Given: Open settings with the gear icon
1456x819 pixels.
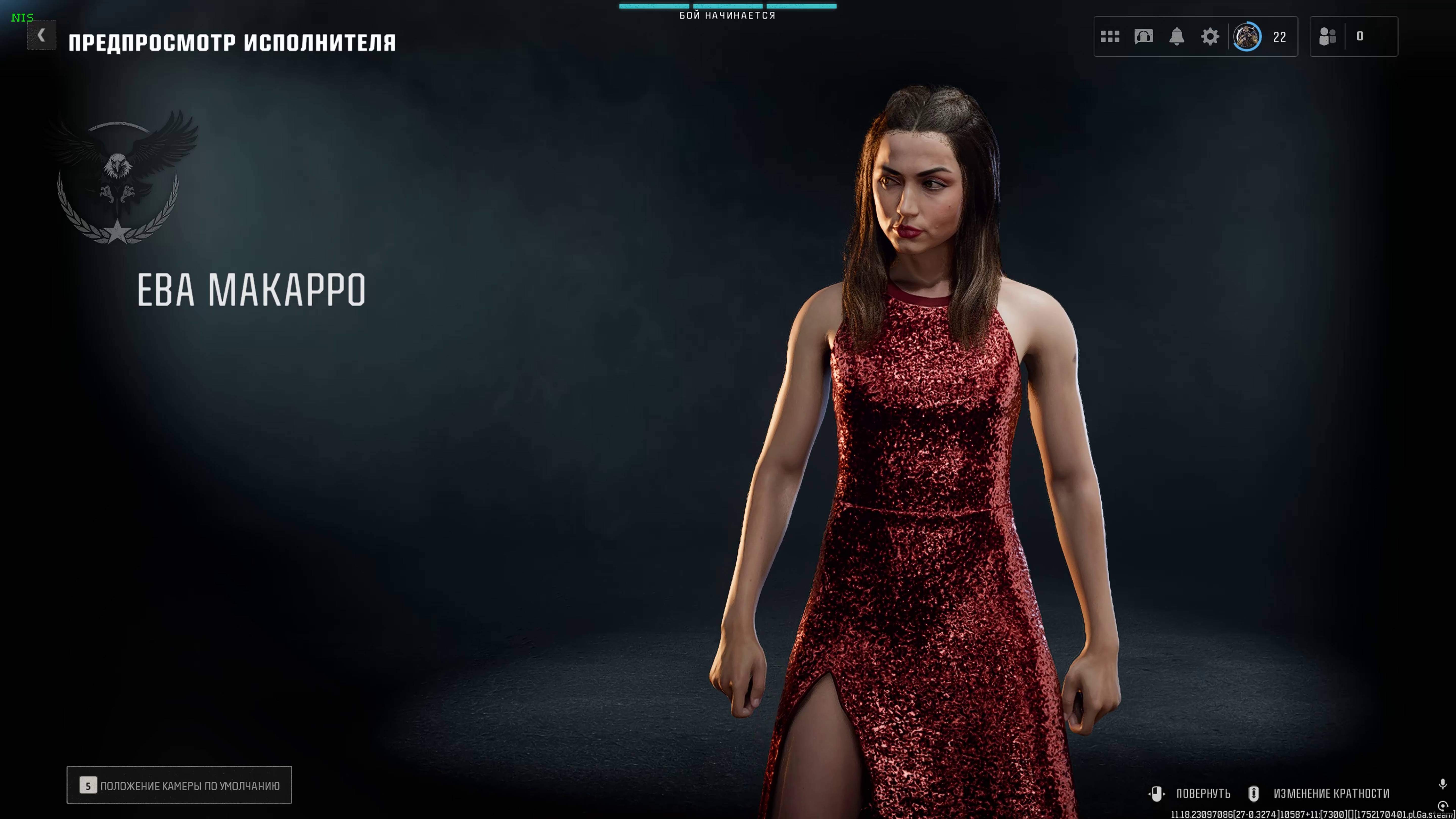Looking at the screenshot, I should tap(1210, 37).
